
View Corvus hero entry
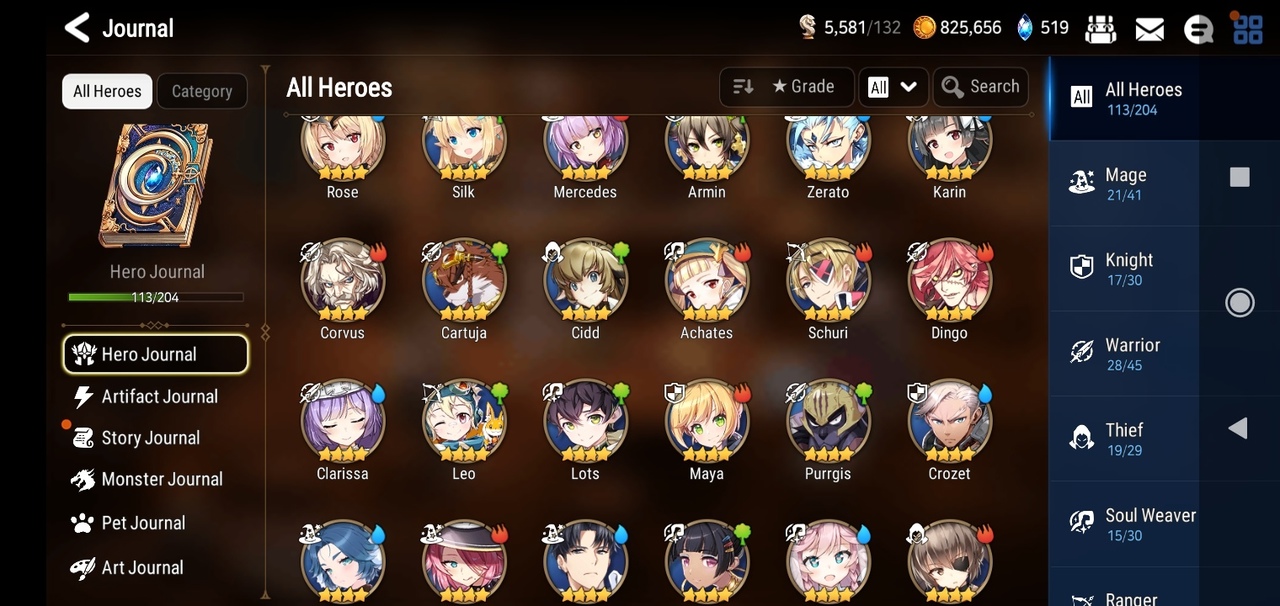[343, 280]
